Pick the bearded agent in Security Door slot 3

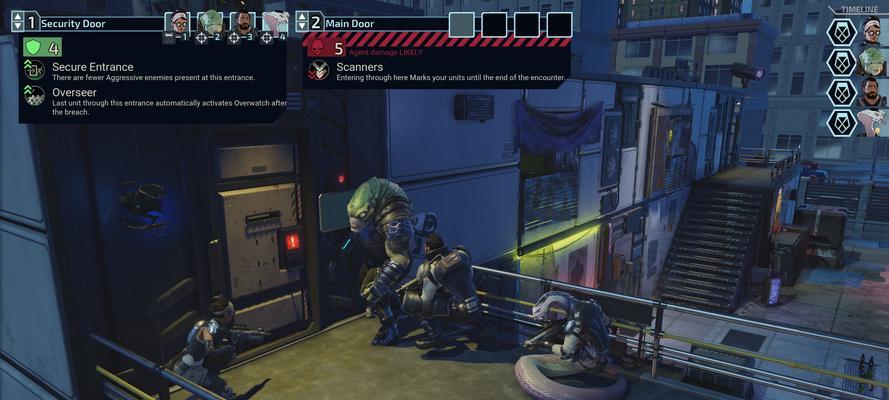click(x=243, y=22)
